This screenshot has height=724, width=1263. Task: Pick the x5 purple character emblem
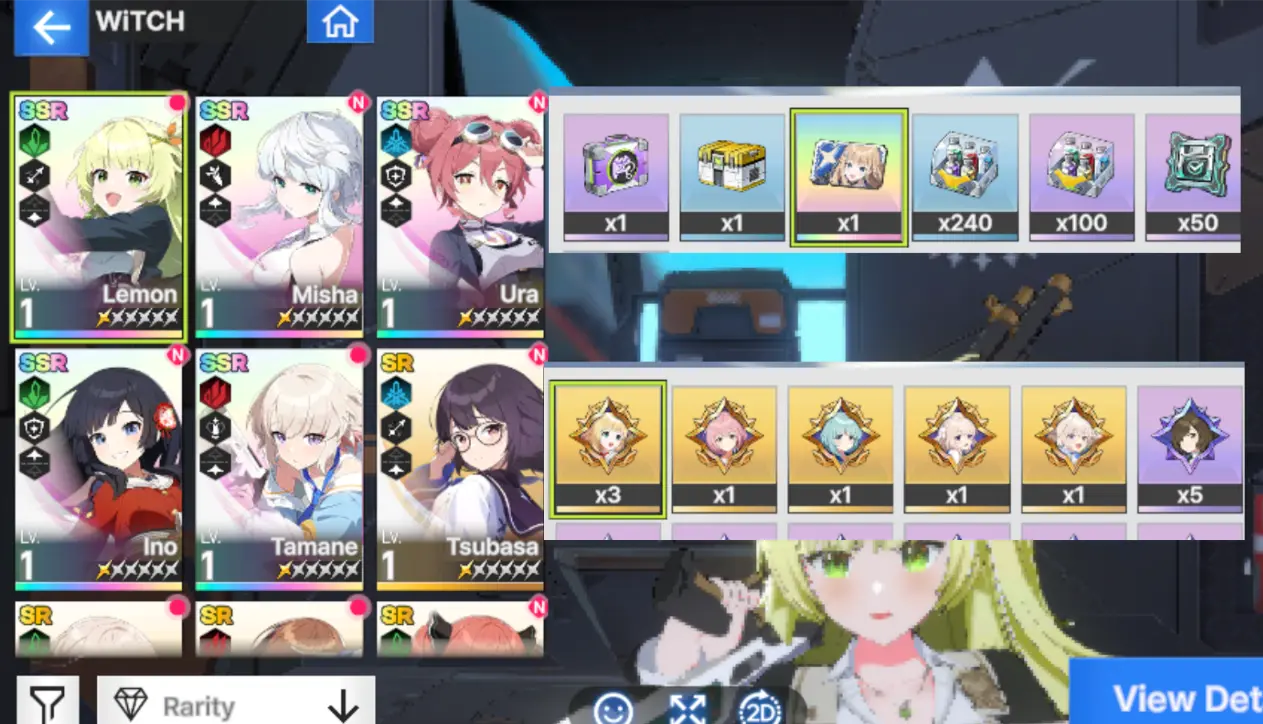(1190, 448)
